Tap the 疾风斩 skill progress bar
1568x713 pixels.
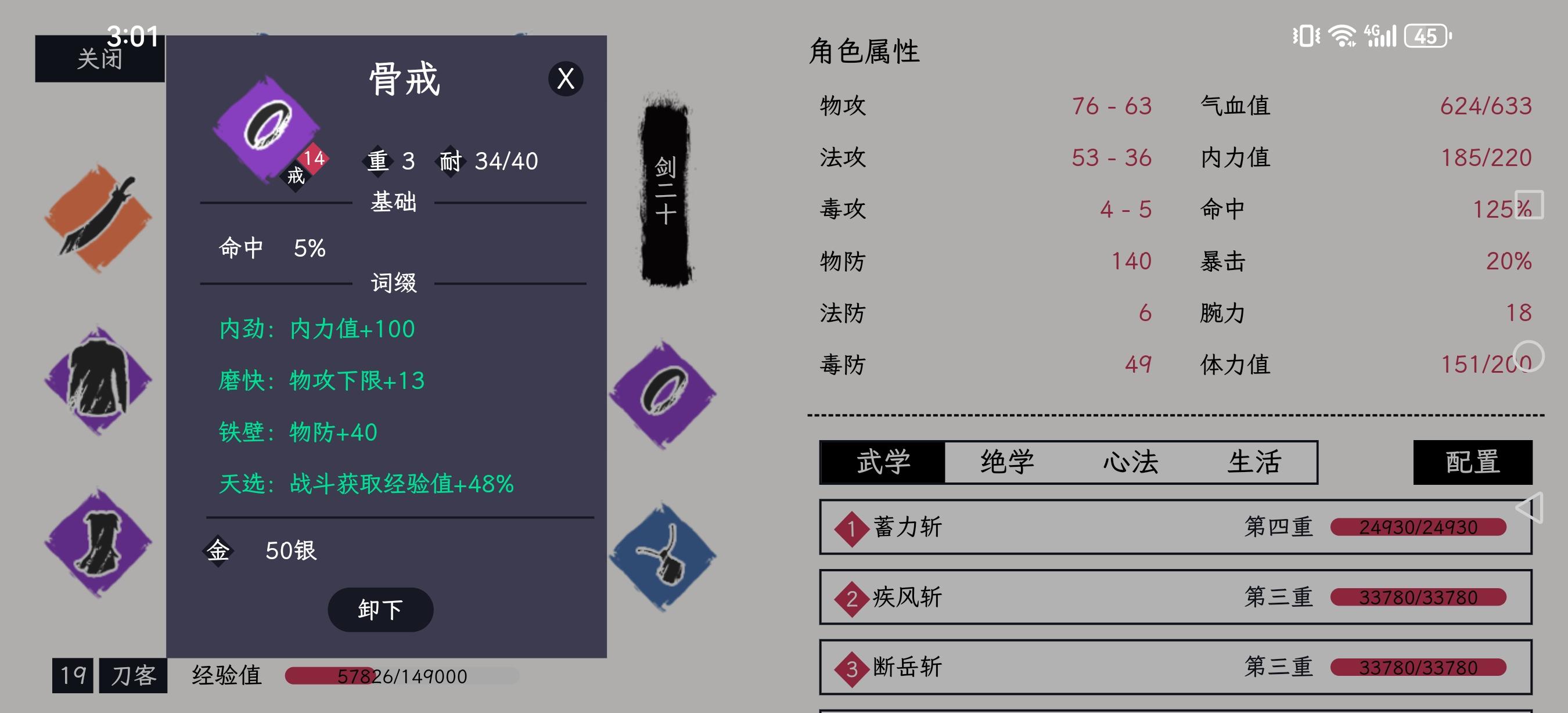click(1418, 597)
